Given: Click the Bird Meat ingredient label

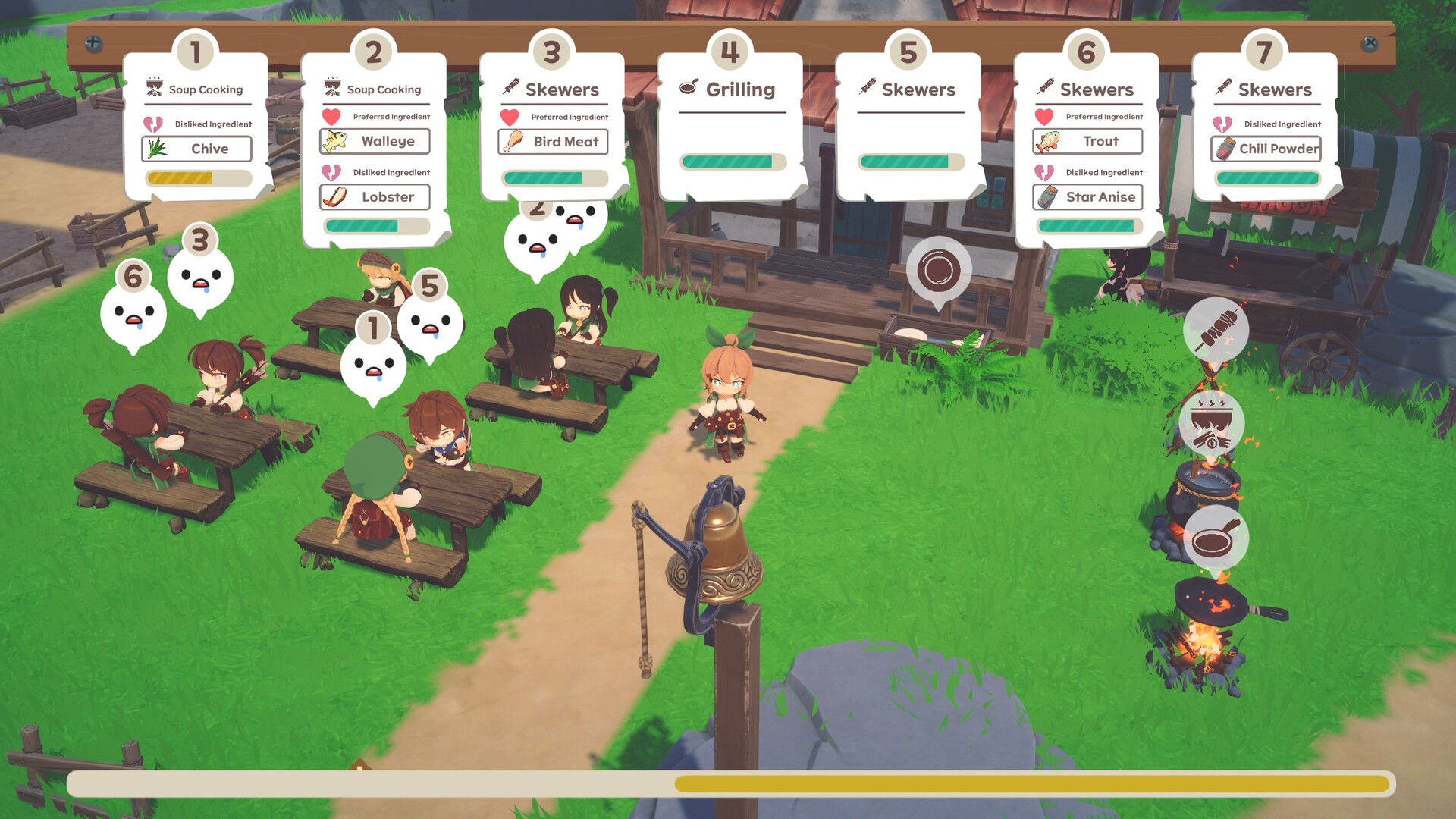Looking at the screenshot, I should click(x=553, y=141).
